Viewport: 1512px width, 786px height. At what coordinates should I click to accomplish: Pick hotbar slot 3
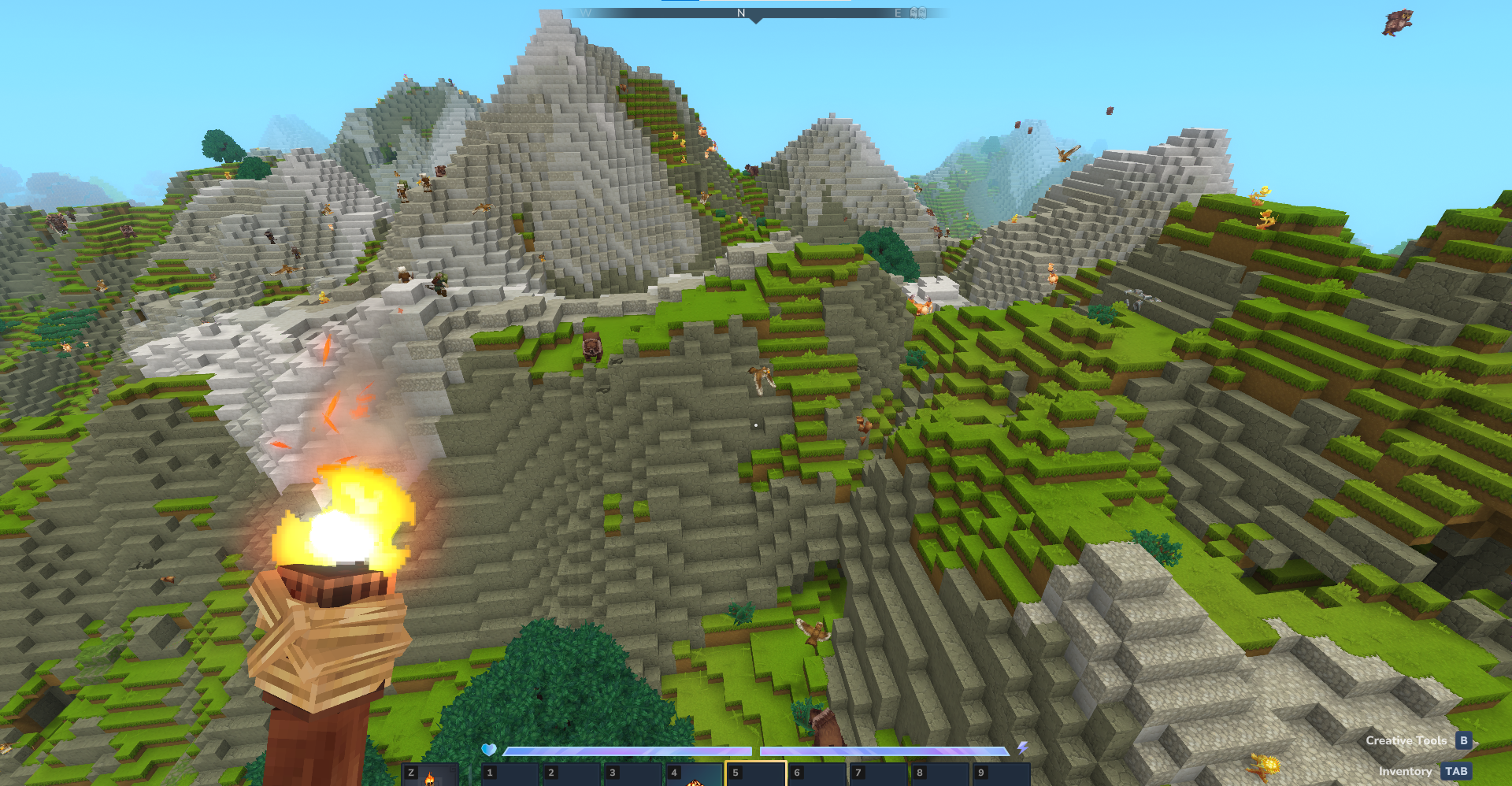pyautogui.click(x=633, y=775)
